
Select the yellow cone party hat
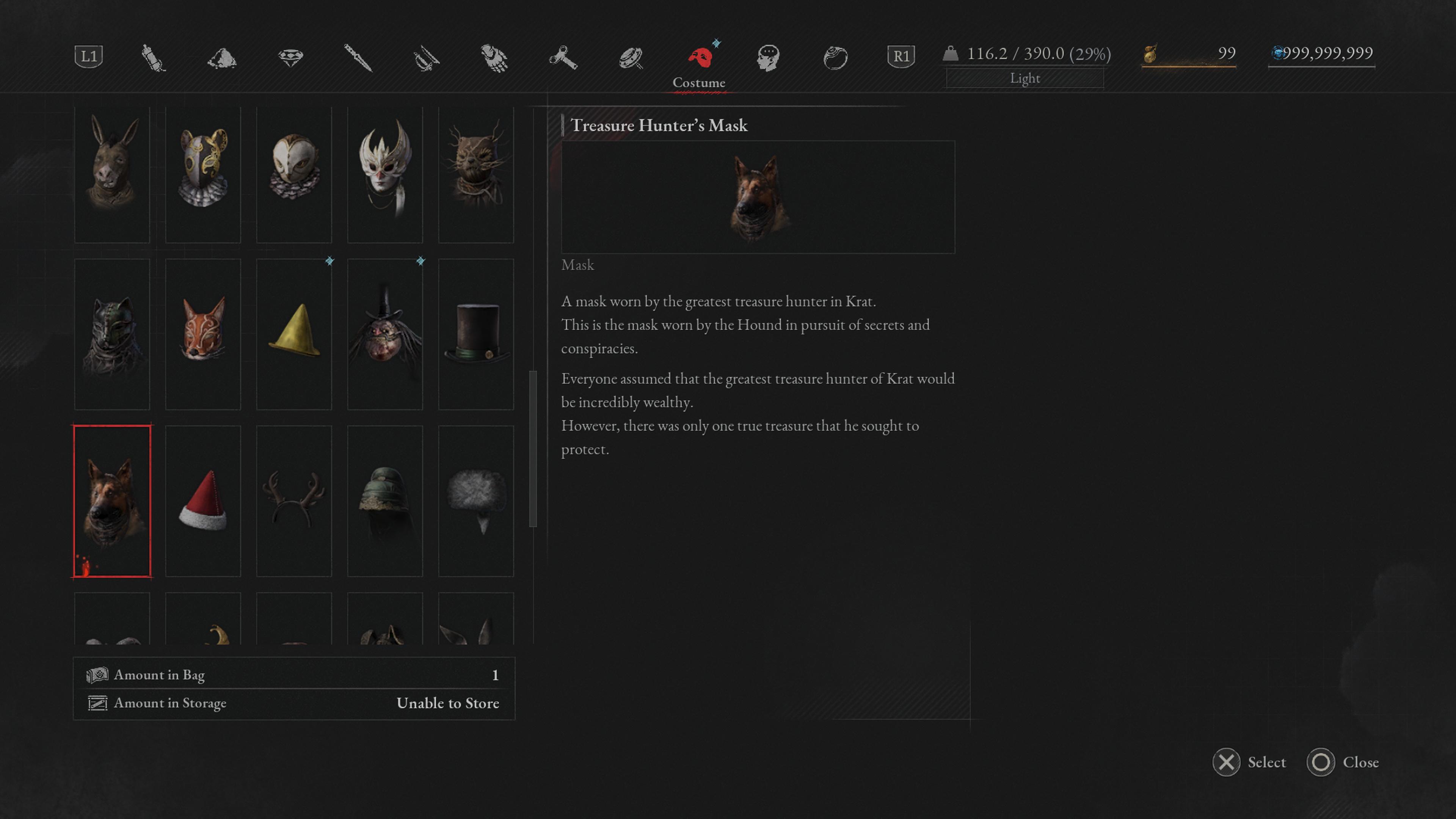point(294,334)
